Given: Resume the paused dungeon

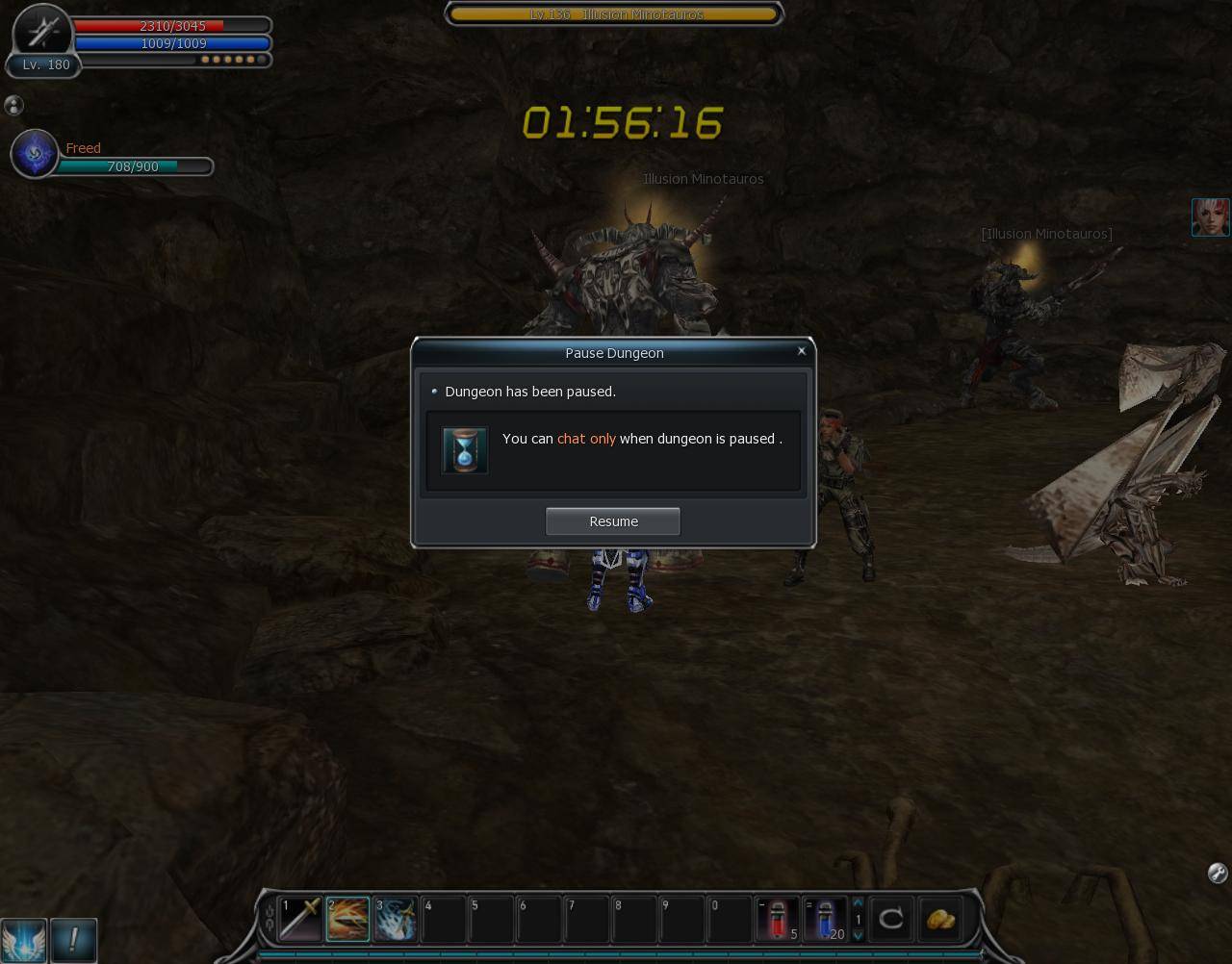Looking at the screenshot, I should click(613, 521).
